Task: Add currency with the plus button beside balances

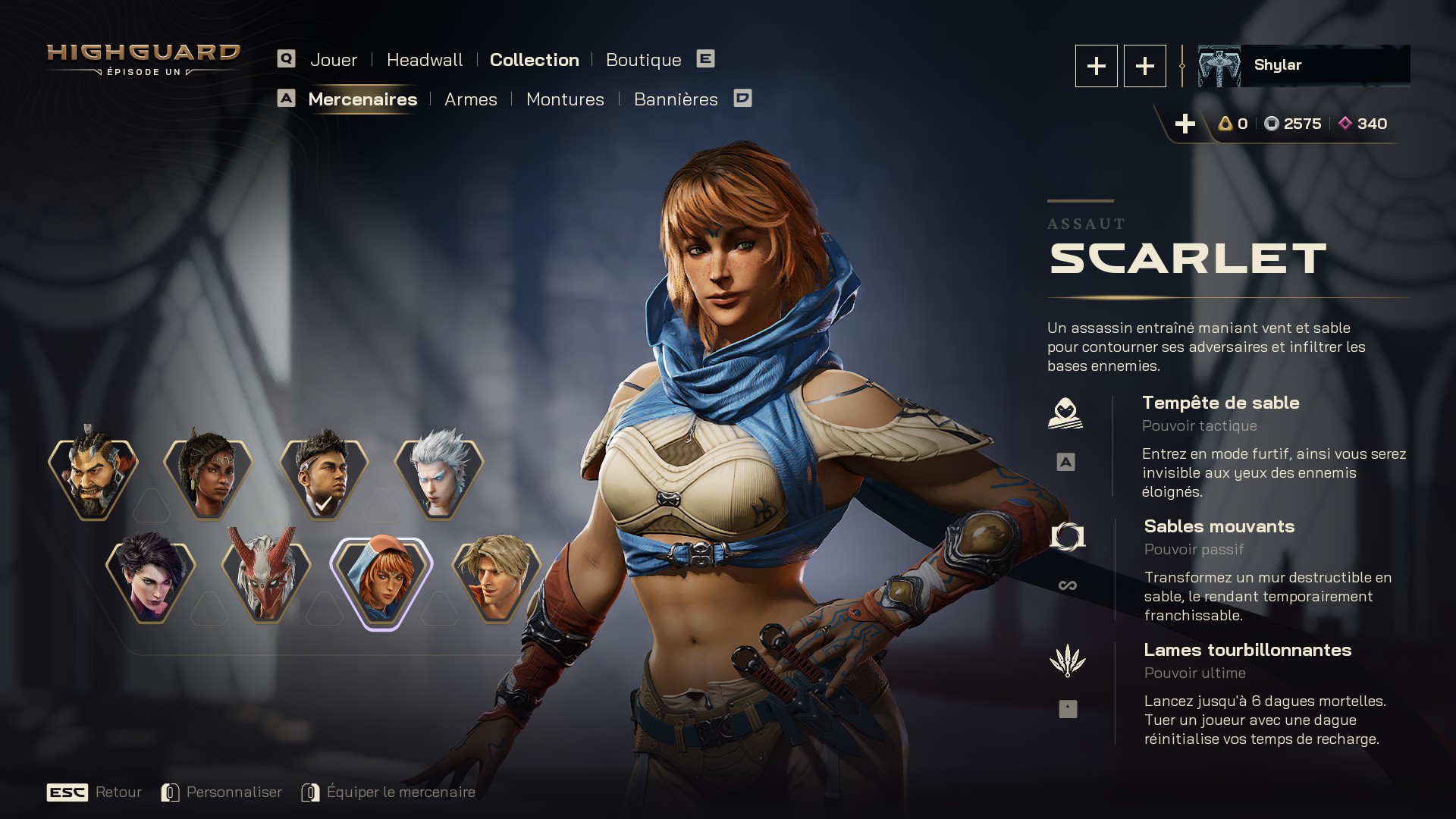Action: pyautogui.click(x=1185, y=124)
